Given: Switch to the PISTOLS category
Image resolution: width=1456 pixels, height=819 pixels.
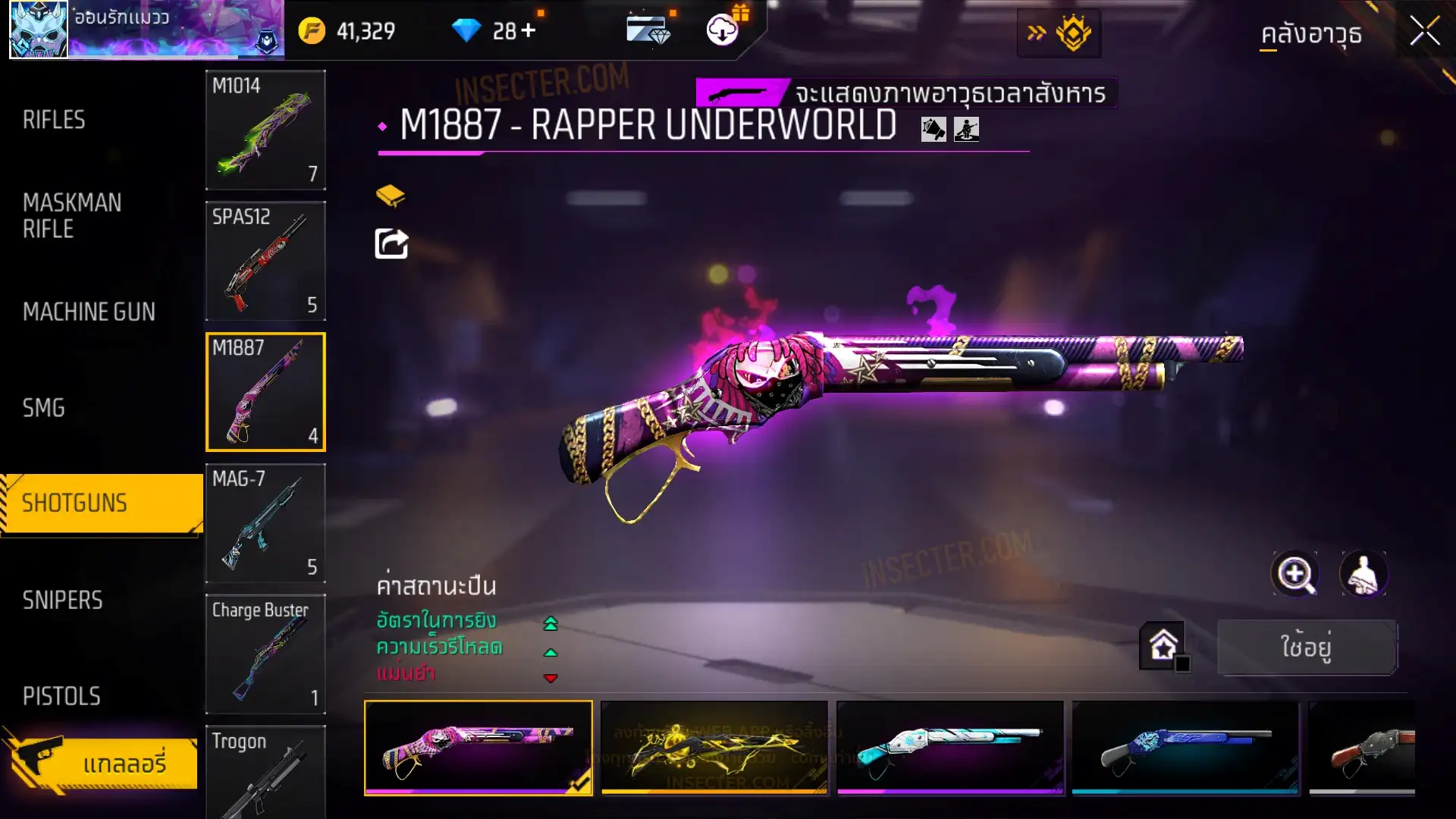Looking at the screenshot, I should (x=61, y=696).
